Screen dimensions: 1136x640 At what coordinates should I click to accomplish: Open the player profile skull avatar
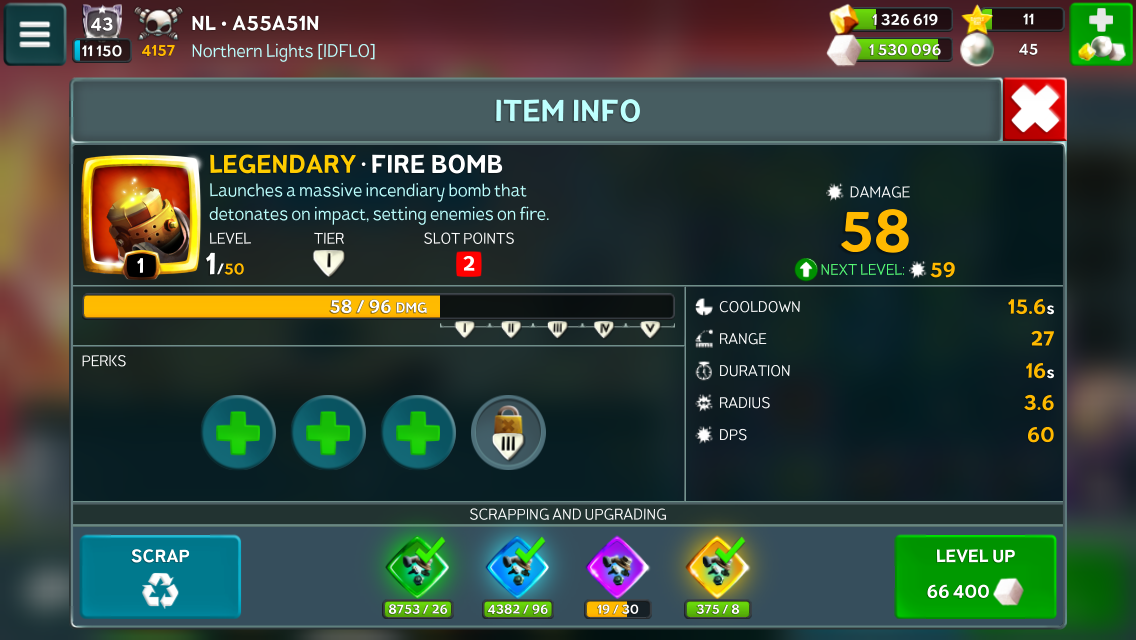click(158, 22)
